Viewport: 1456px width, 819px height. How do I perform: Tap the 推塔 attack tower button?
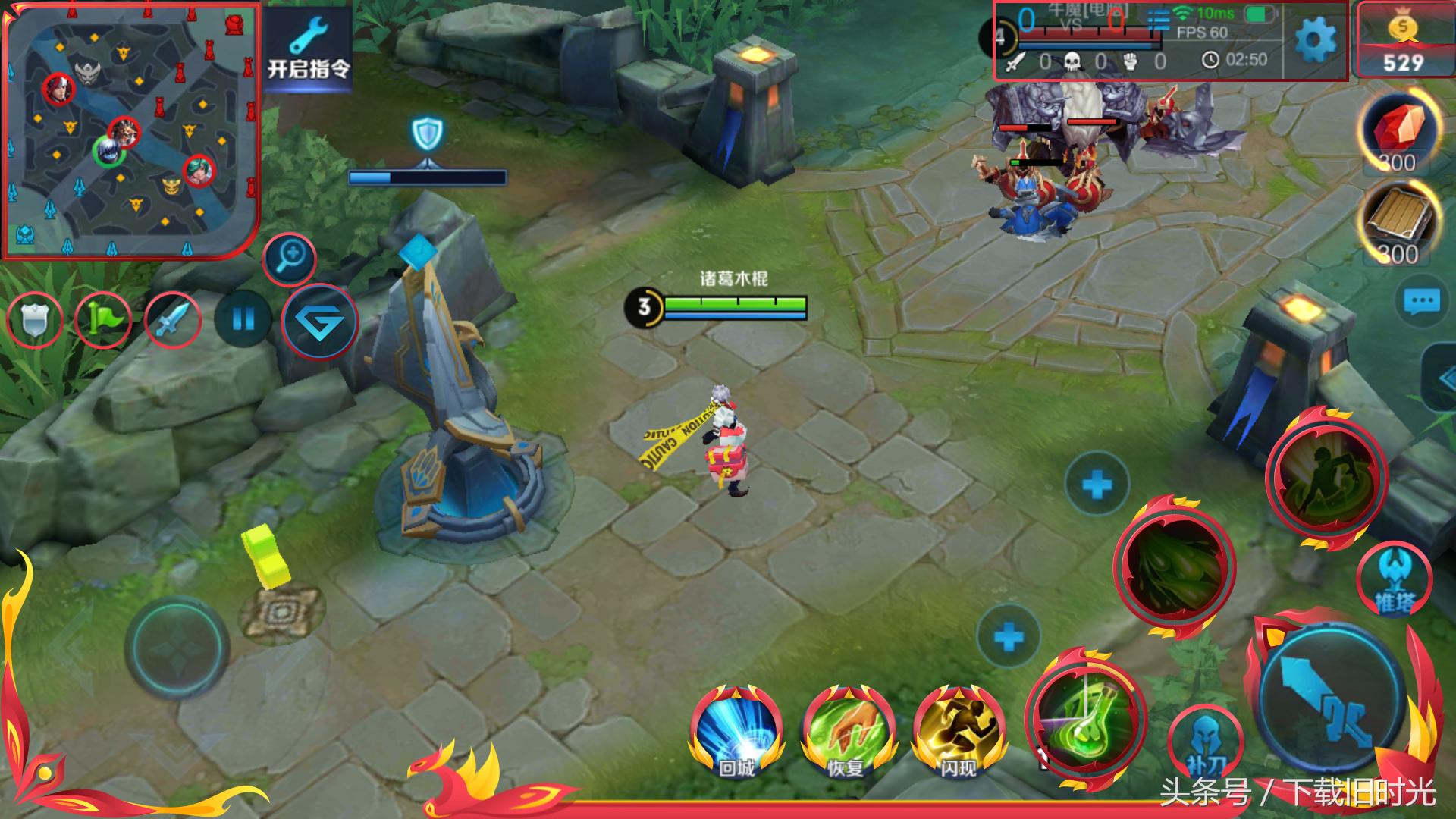(1394, 580)
